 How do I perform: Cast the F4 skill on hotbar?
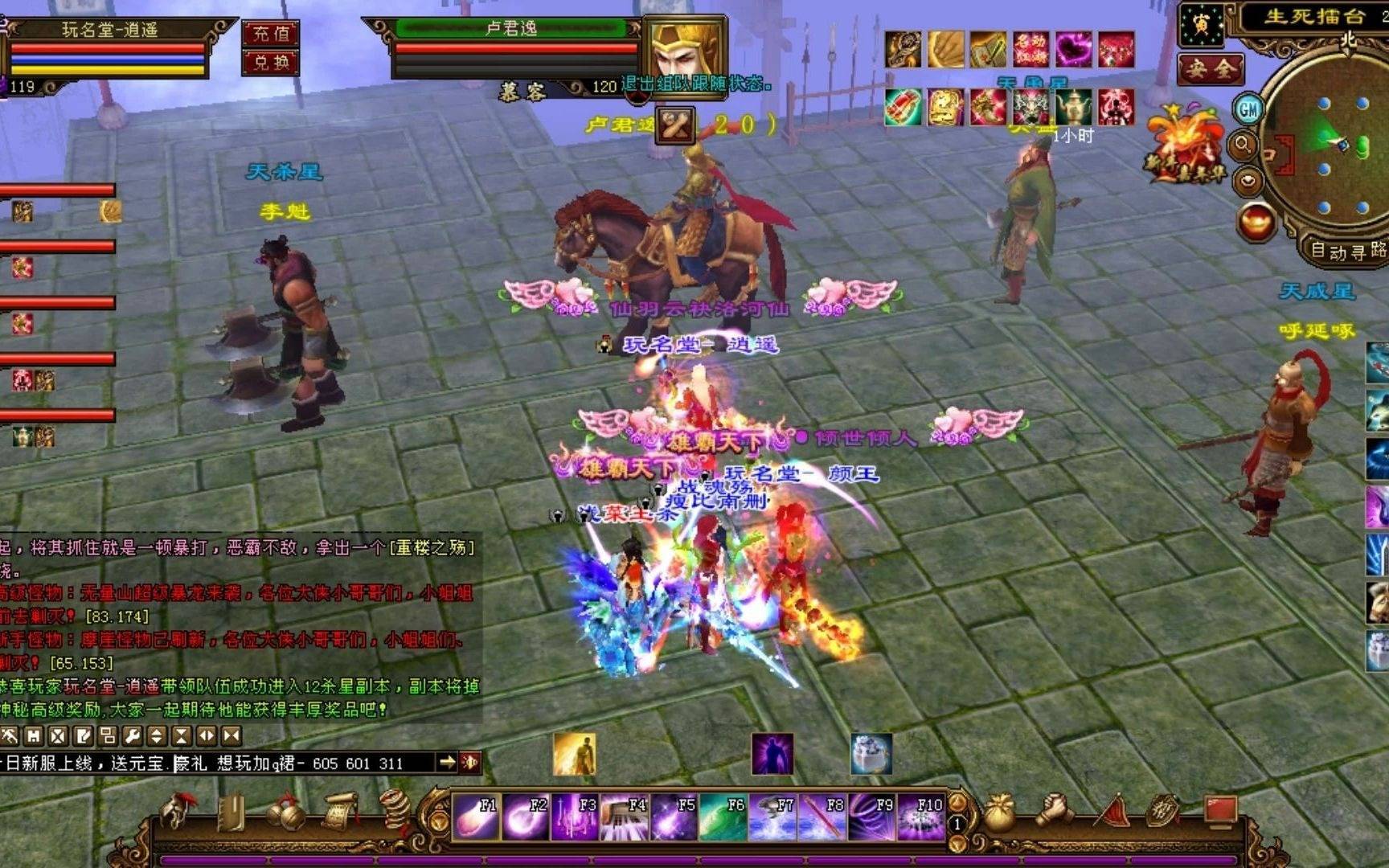coord(625,817)
